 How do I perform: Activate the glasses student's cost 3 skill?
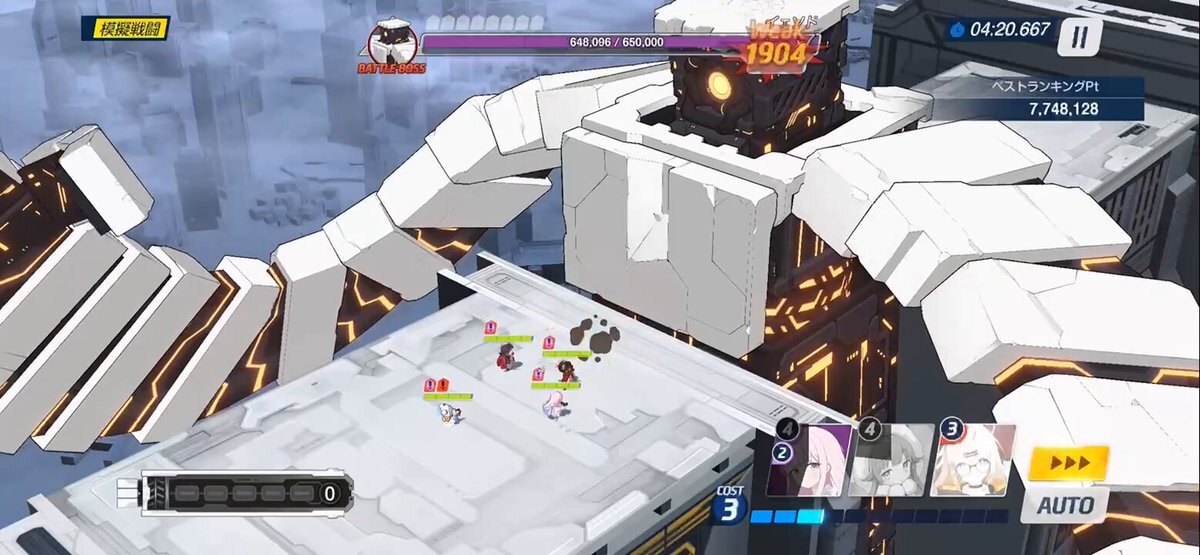[973, 460]
